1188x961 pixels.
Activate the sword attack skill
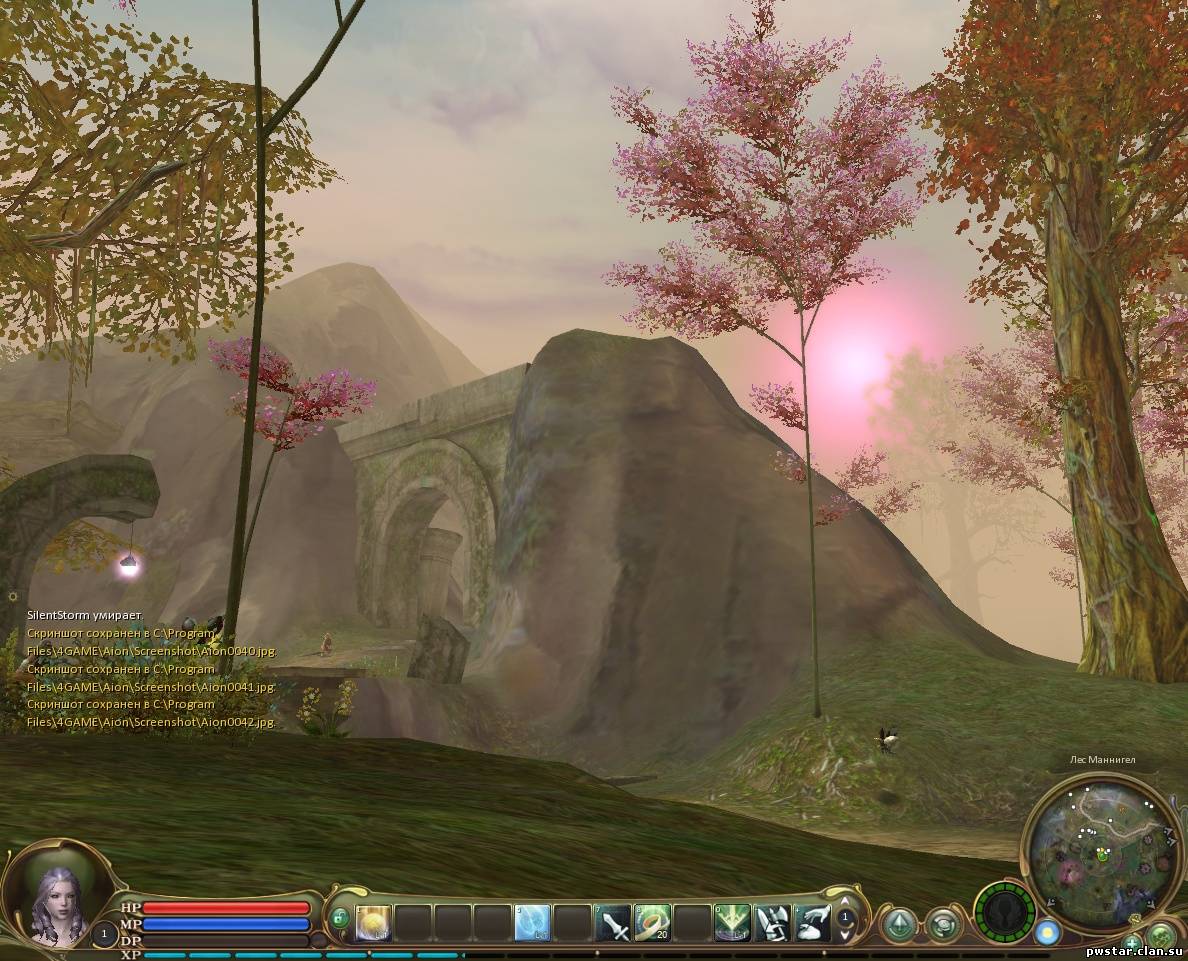point(612,922)
